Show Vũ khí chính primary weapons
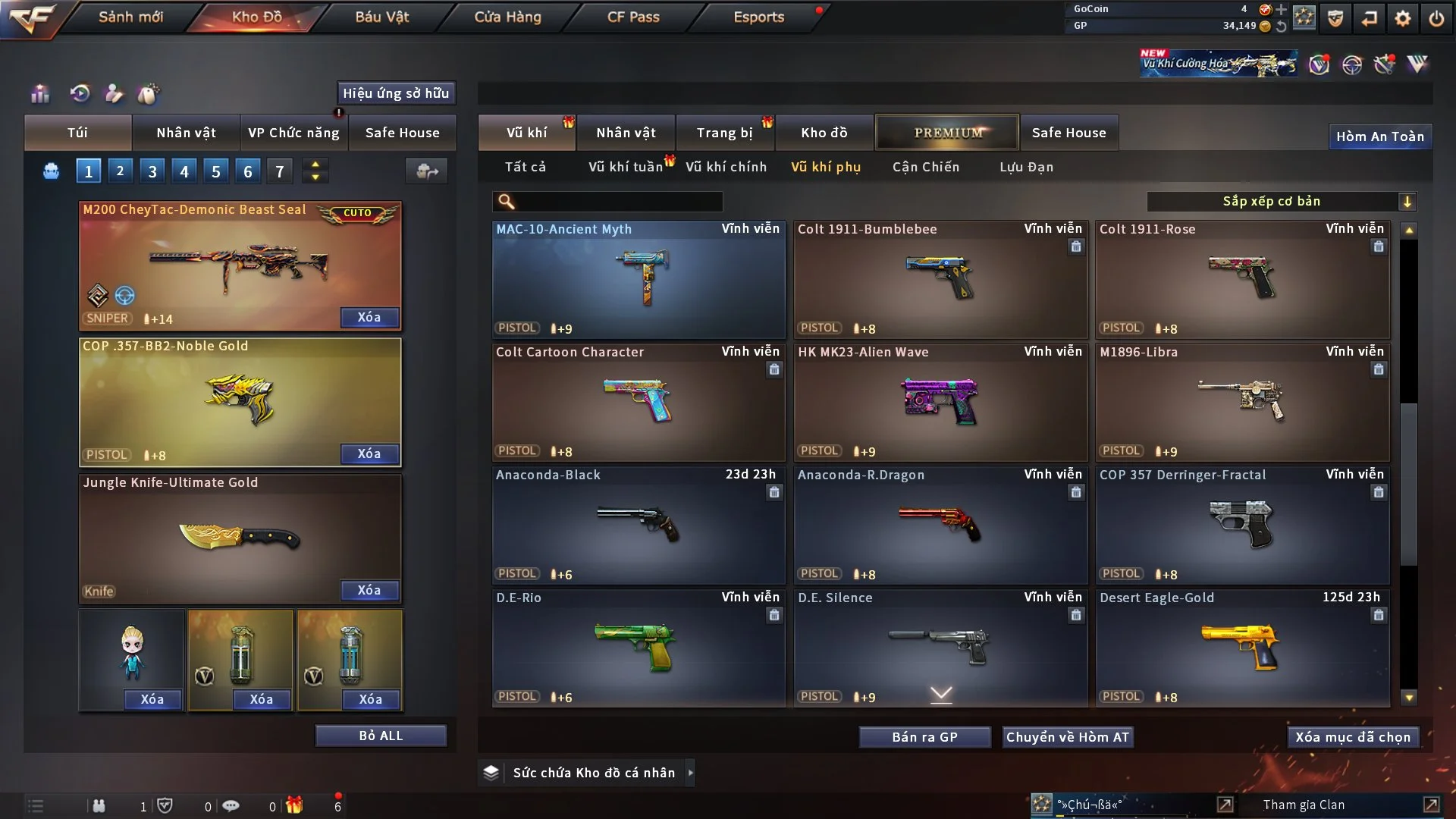Screen dimensions: 1456x819 point(726,167)
